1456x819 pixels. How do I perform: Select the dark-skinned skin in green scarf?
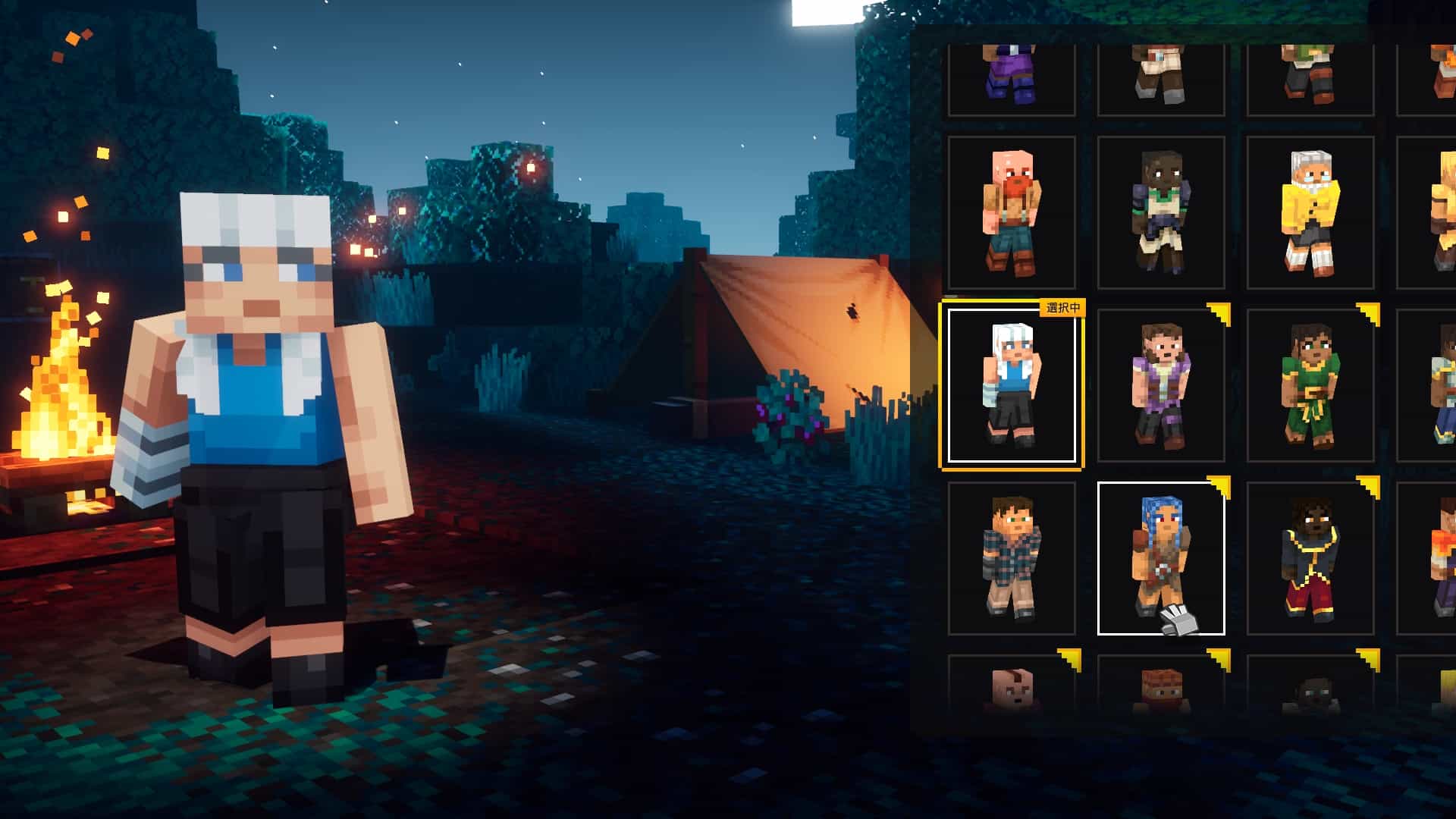(1160, 213)
